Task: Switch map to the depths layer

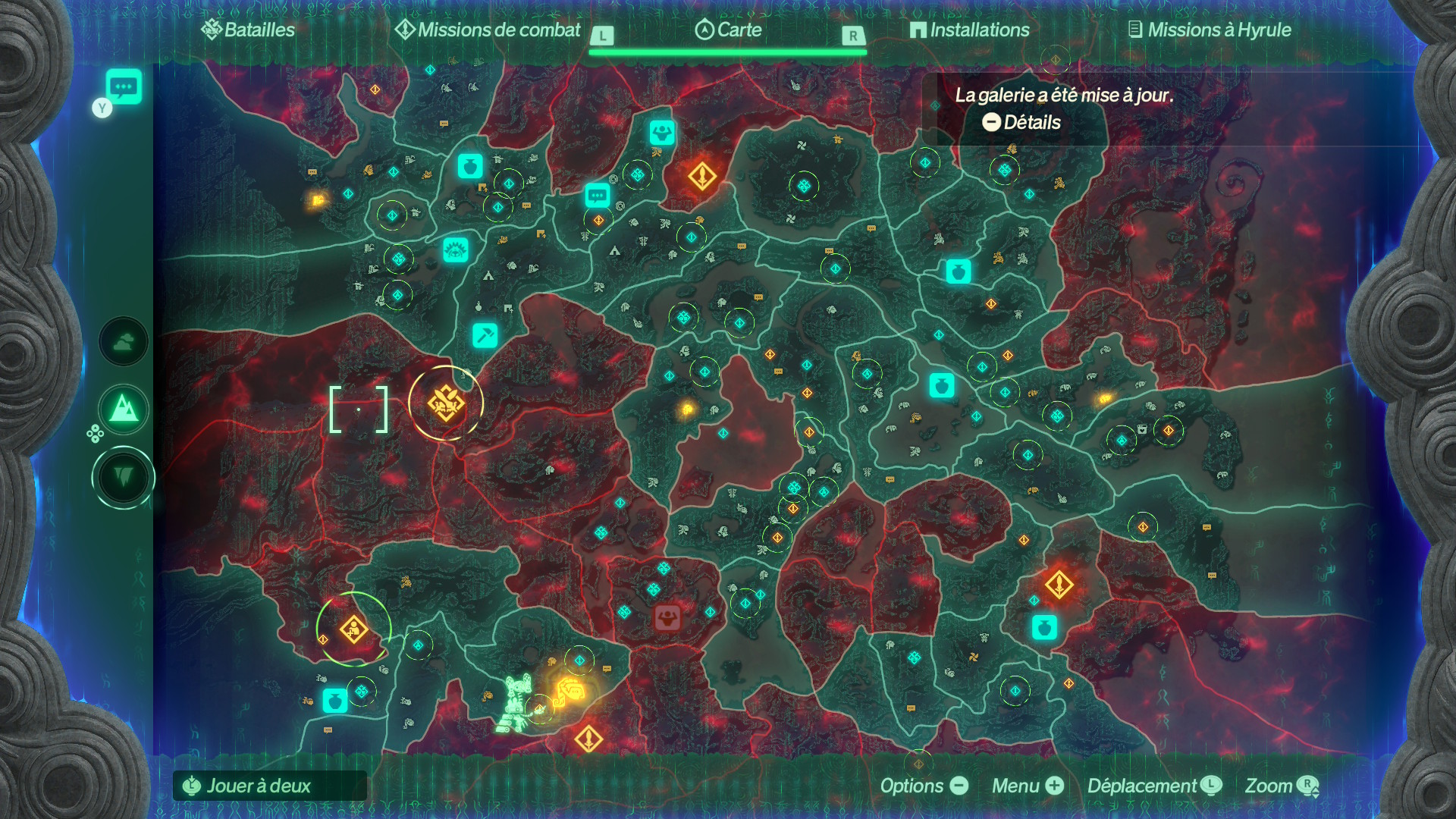Action: coord(124,478)
